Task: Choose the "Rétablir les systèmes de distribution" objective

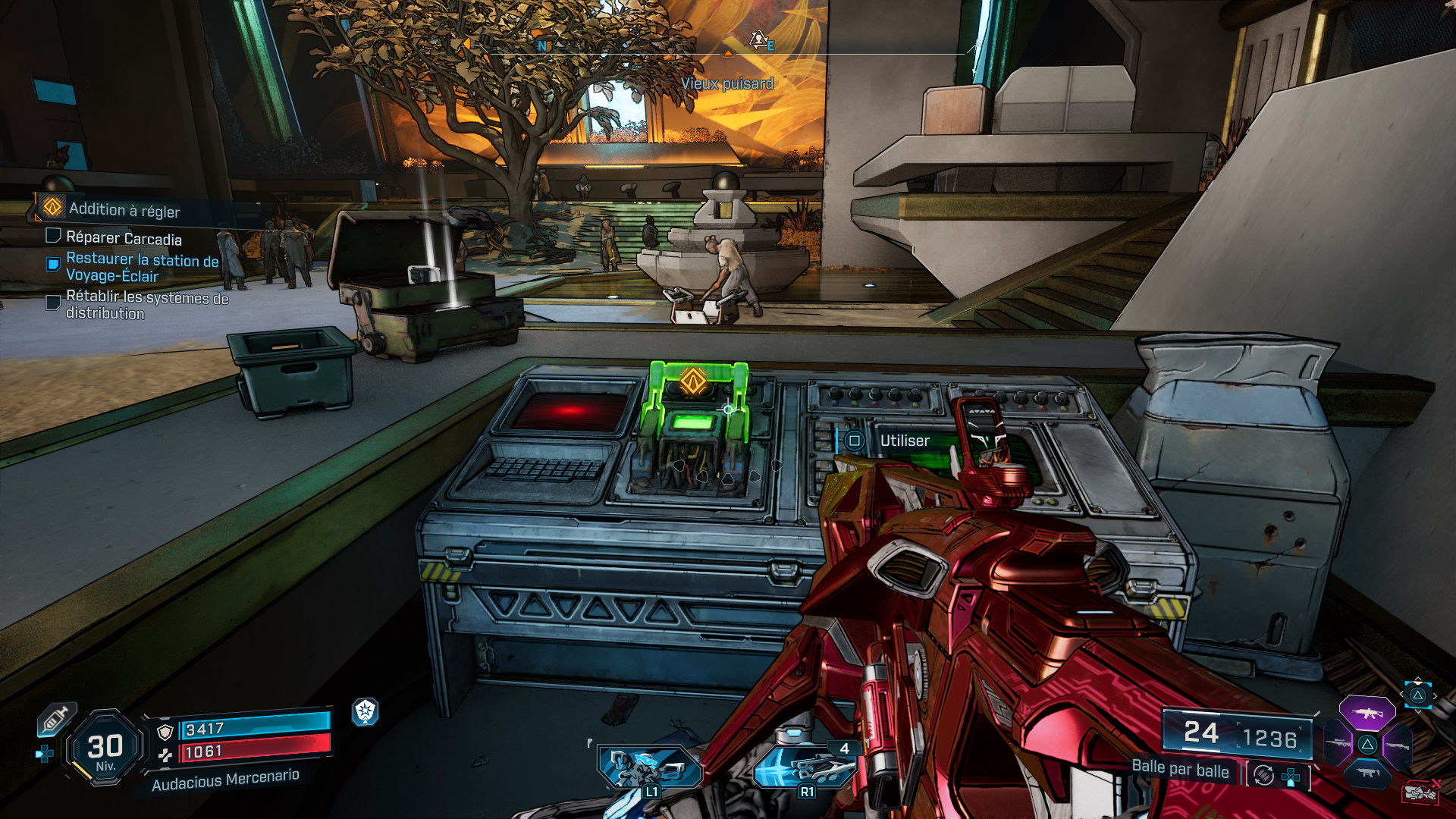Action: pyautogui.click(x=146, y=305)
